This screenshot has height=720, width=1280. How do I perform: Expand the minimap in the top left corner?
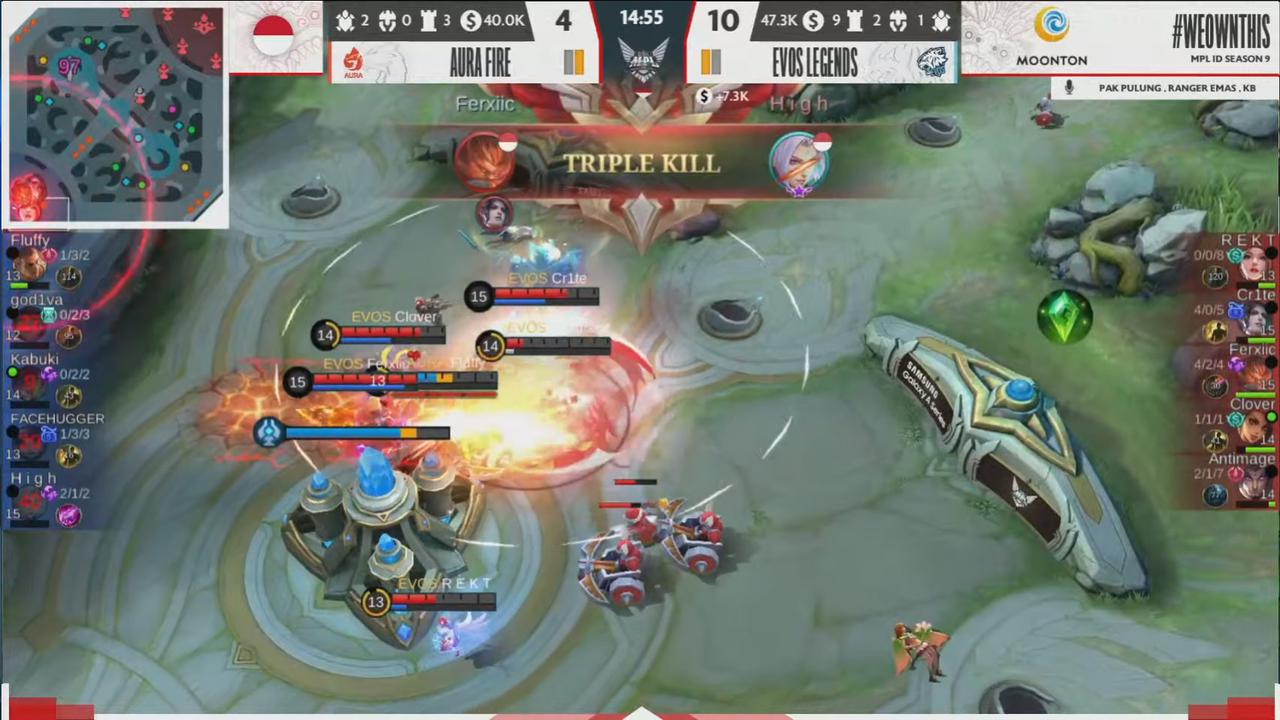tap(115, 110)
